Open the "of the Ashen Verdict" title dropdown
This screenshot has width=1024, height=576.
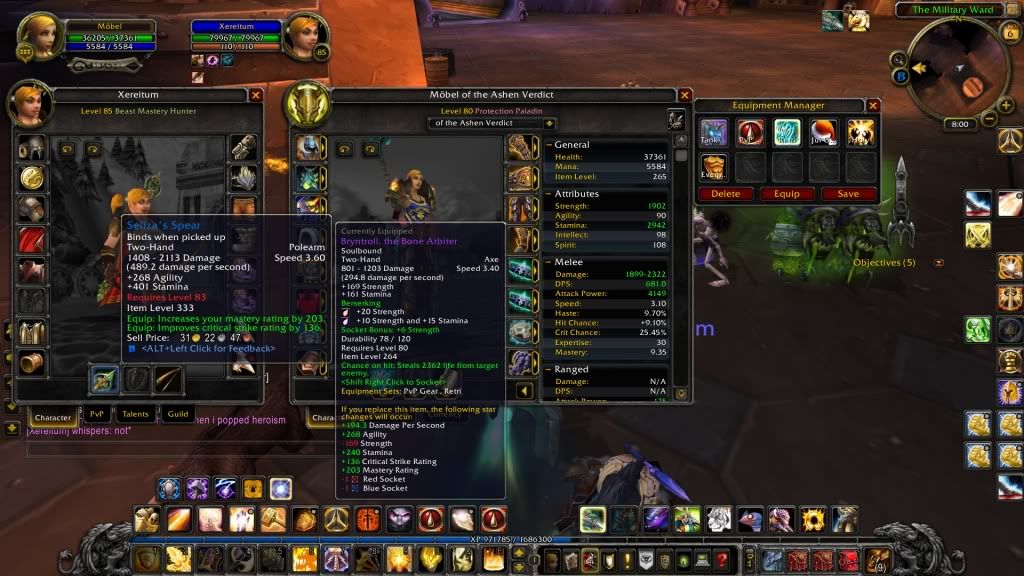[x=493, y=123]
